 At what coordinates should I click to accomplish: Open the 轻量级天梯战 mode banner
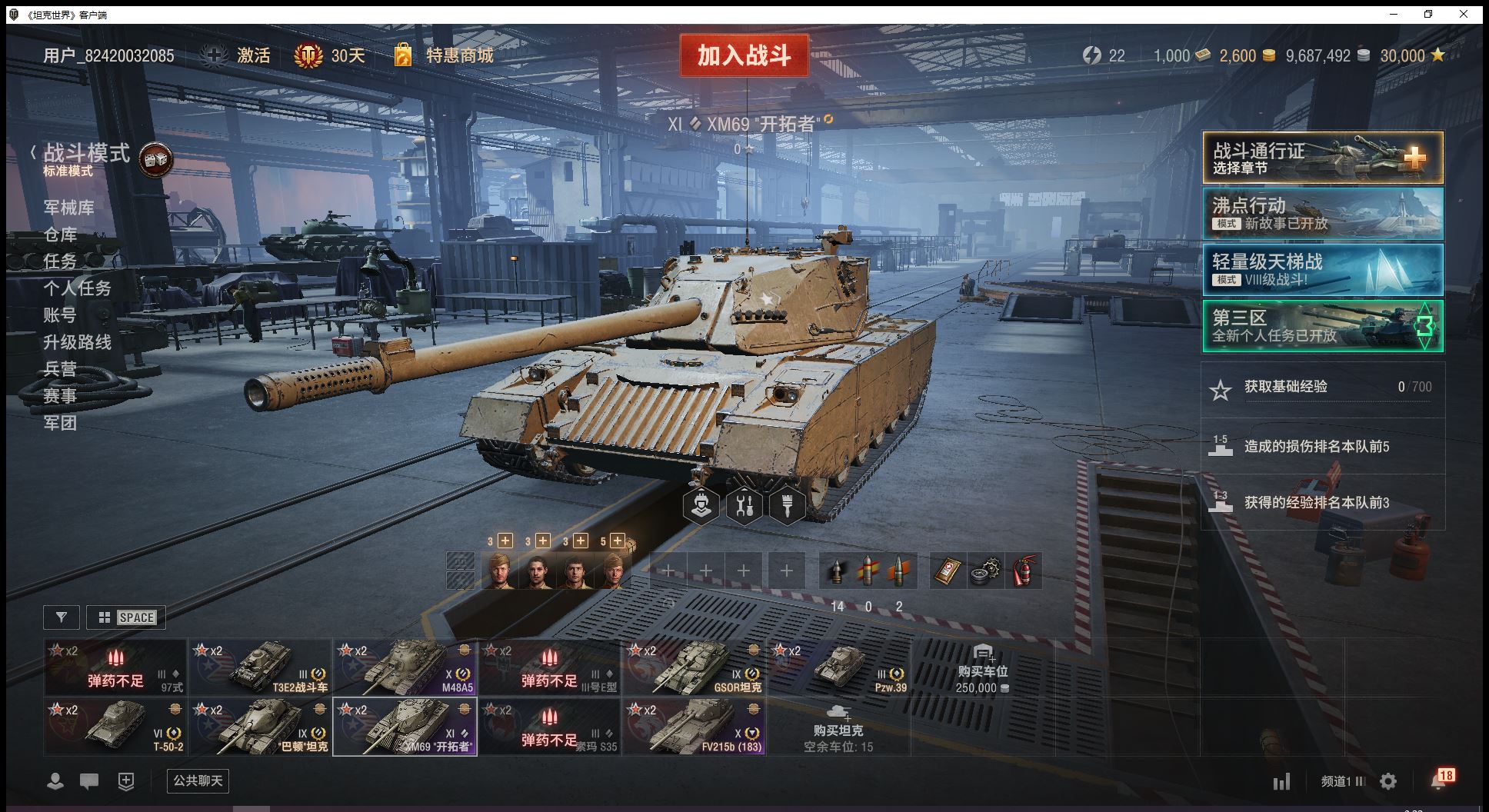coord(1322,270)
